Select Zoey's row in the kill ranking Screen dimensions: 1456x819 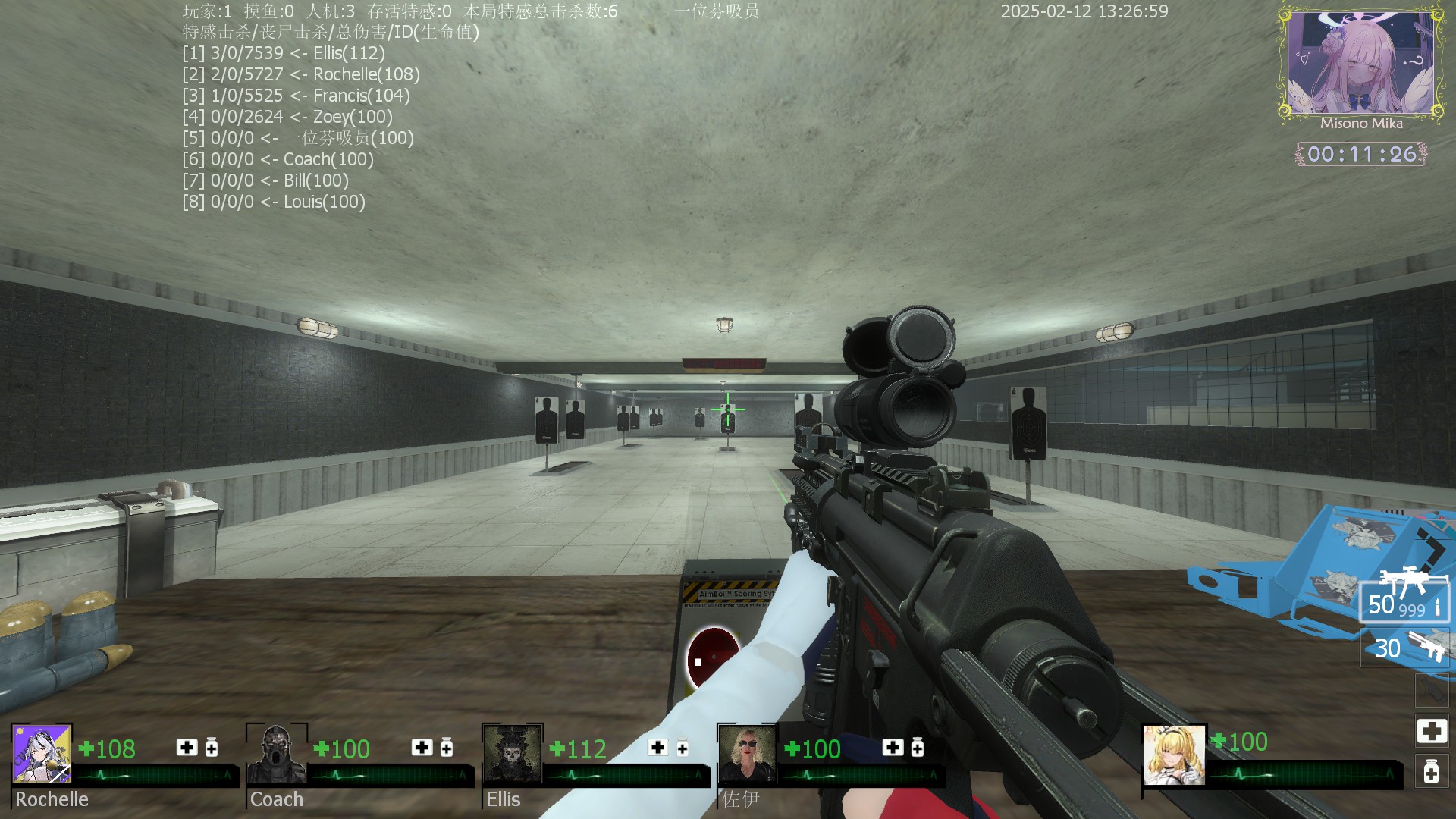pyautogui.click(x=287, y=117)
